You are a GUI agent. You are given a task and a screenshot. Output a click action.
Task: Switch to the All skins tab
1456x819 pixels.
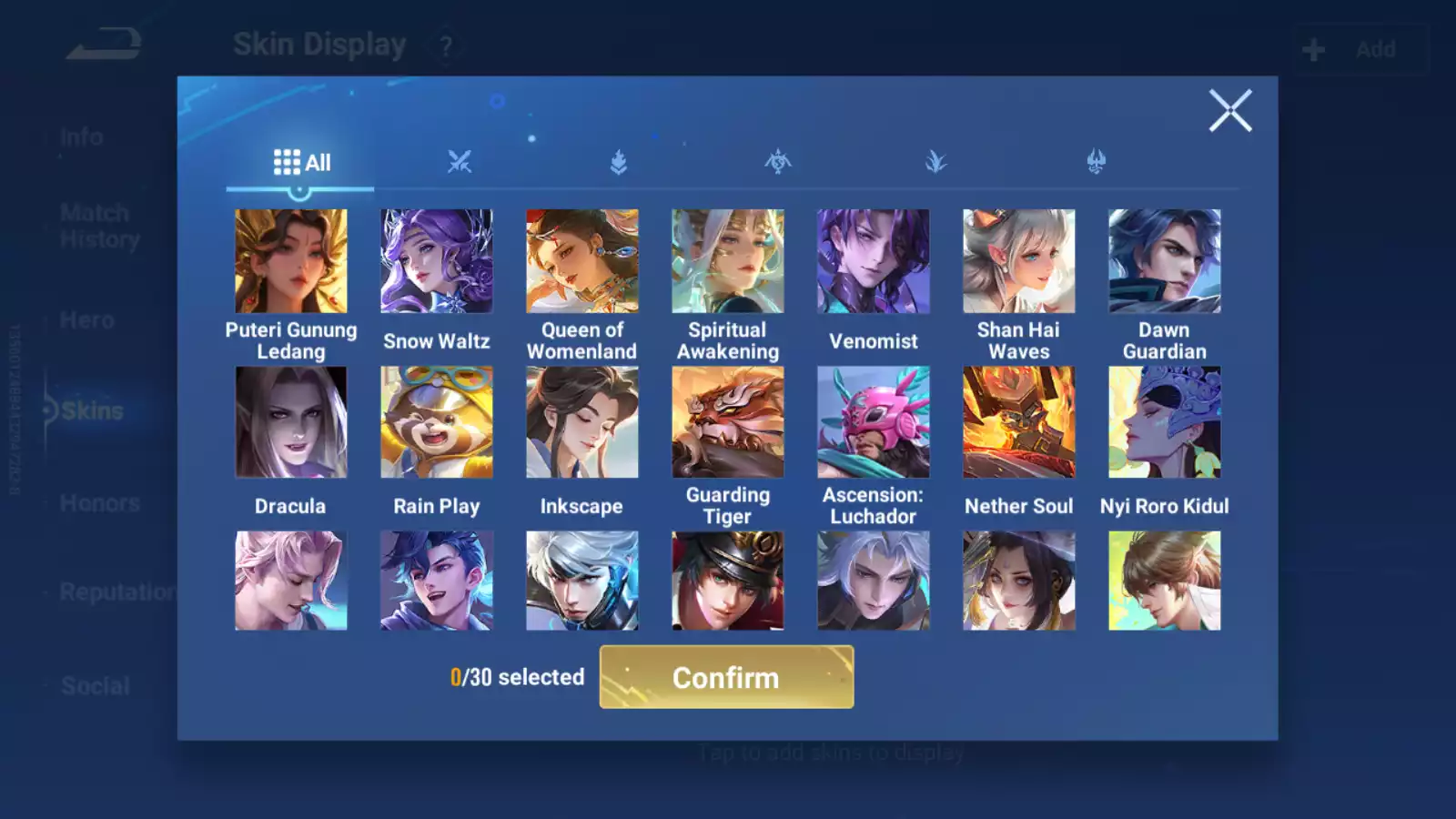(301, 163)
